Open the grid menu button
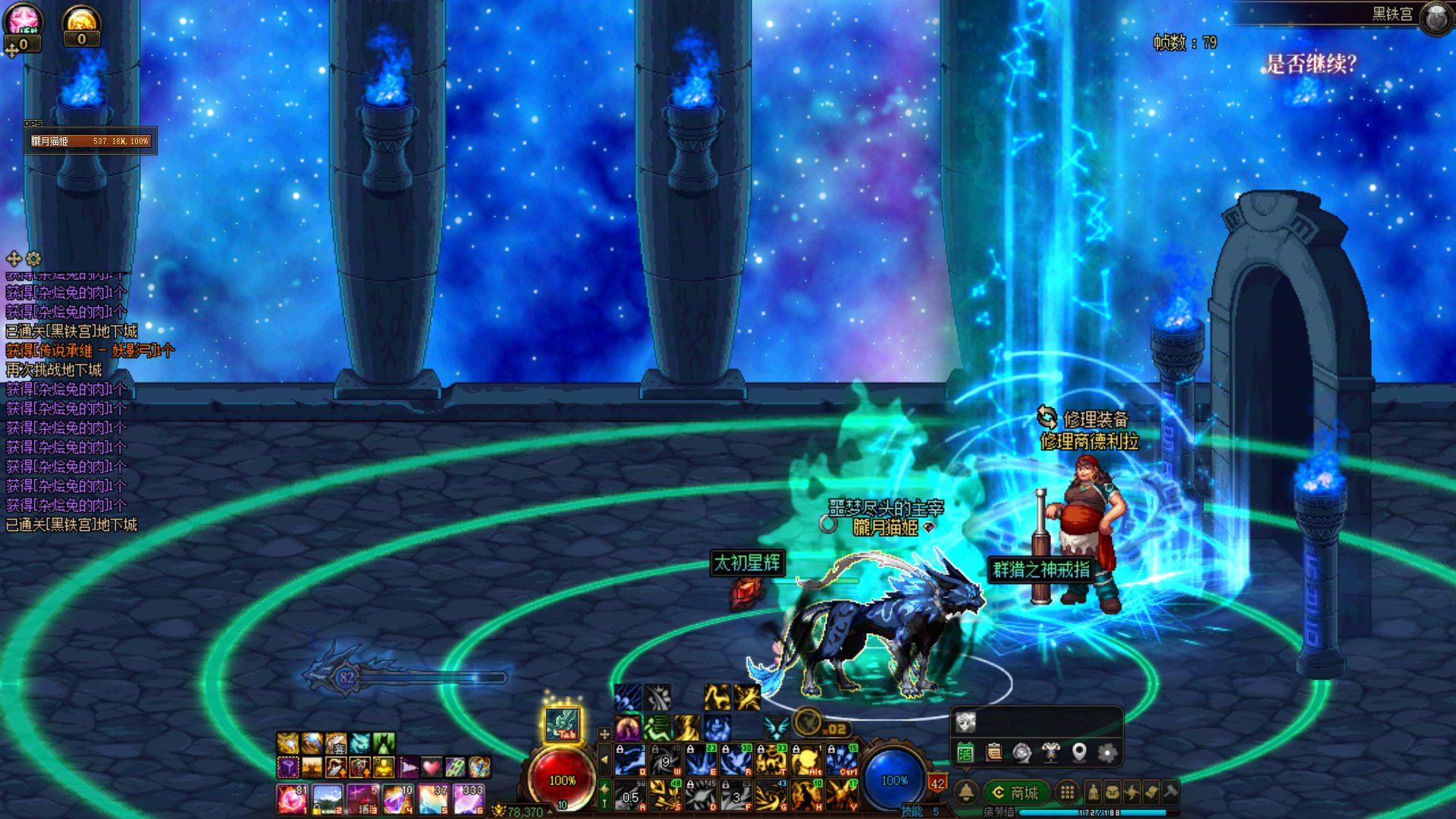 point(1067,792)
